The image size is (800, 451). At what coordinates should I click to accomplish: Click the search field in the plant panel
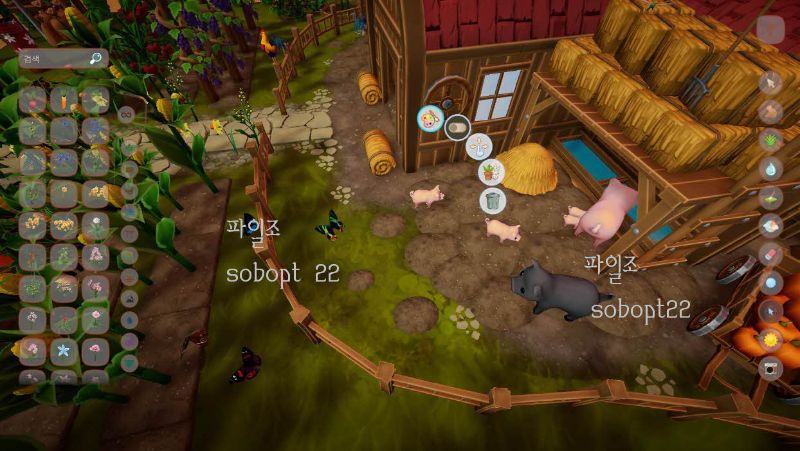[x=55, y=59]
